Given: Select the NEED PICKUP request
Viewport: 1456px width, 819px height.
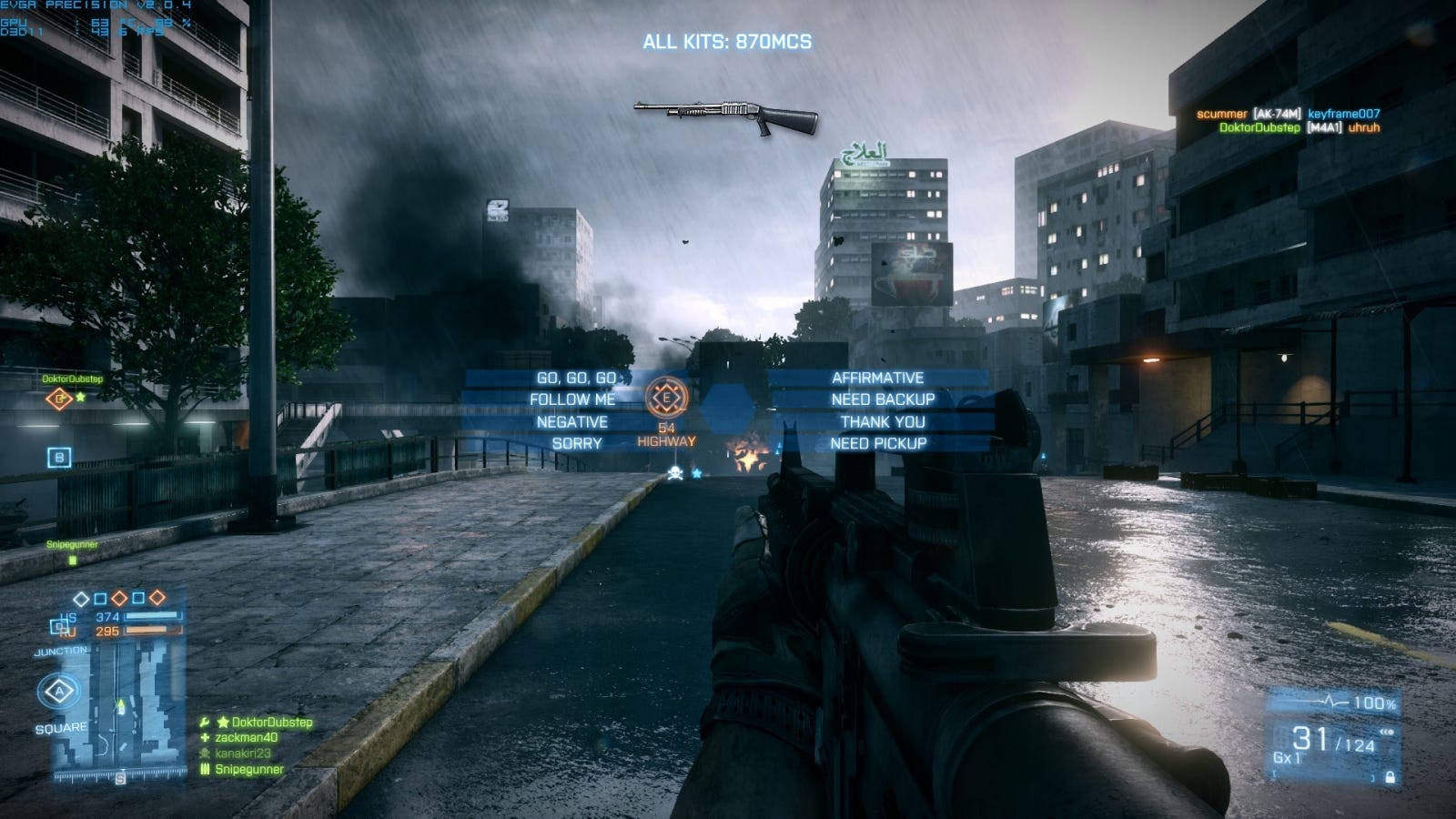Looking at the screenshot, I should [x=878, y=443].
